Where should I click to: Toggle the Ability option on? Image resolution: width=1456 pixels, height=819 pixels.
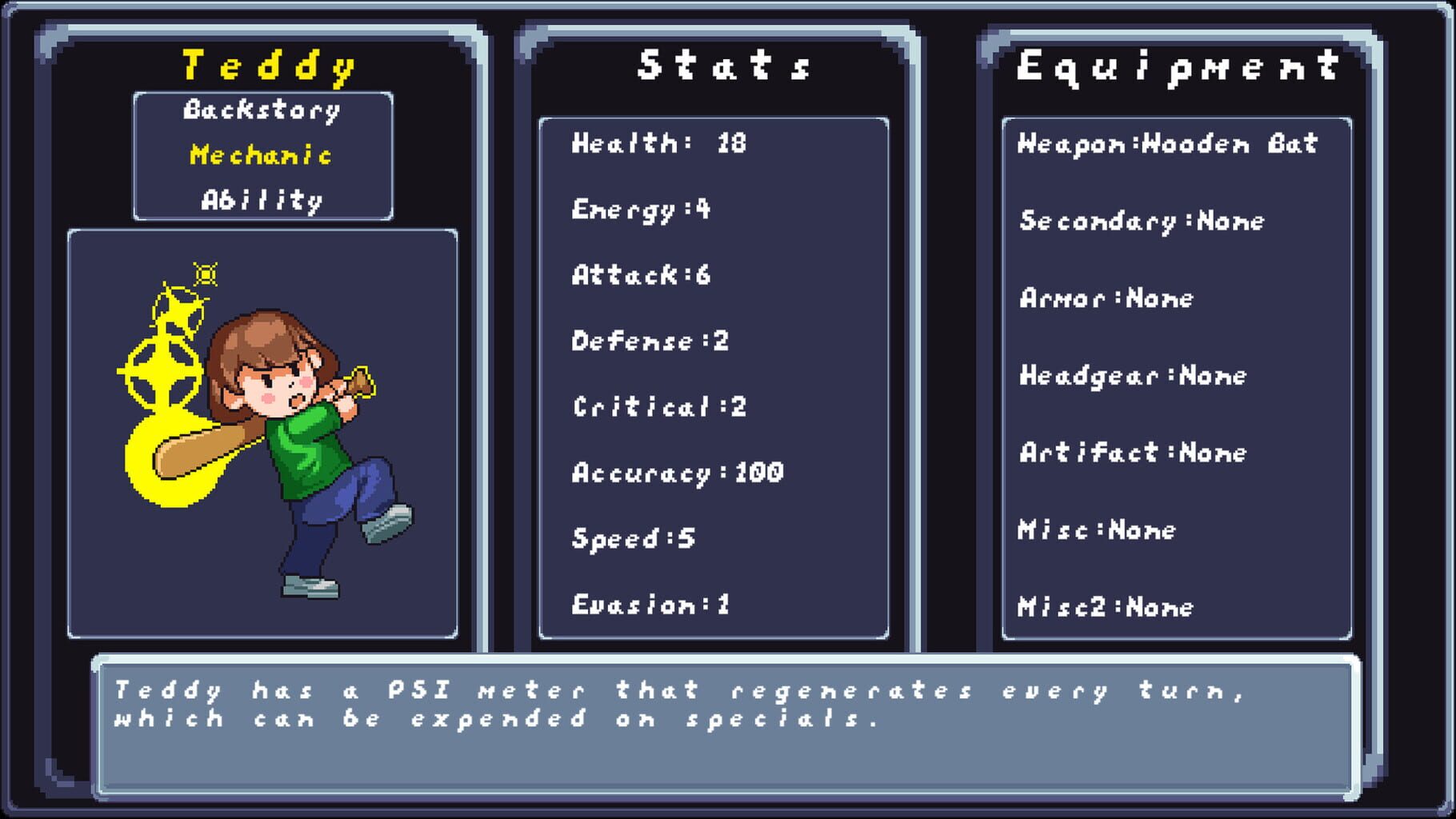tap(262, 201)
